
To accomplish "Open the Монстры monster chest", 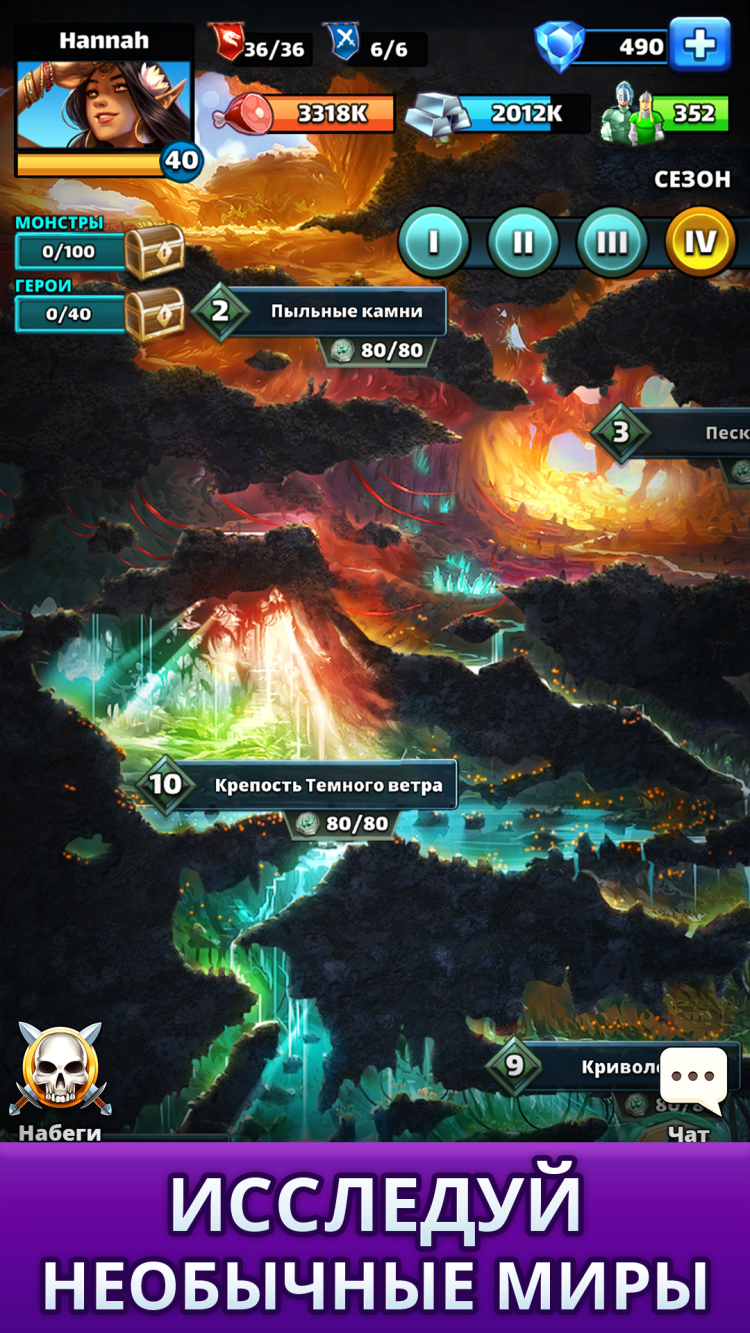I will pyautogui.click(x=154, y=250).
